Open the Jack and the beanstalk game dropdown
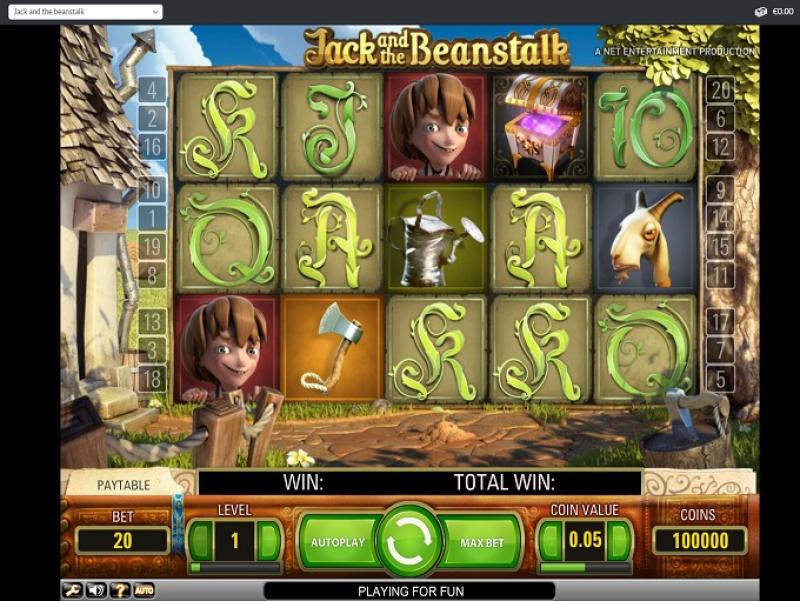The image size is (800, 601). (x=85, y=11)
